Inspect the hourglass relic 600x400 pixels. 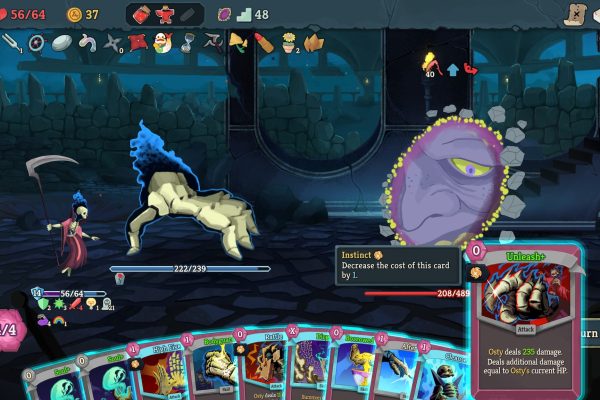pyautogui.click(x=186, y=42)
